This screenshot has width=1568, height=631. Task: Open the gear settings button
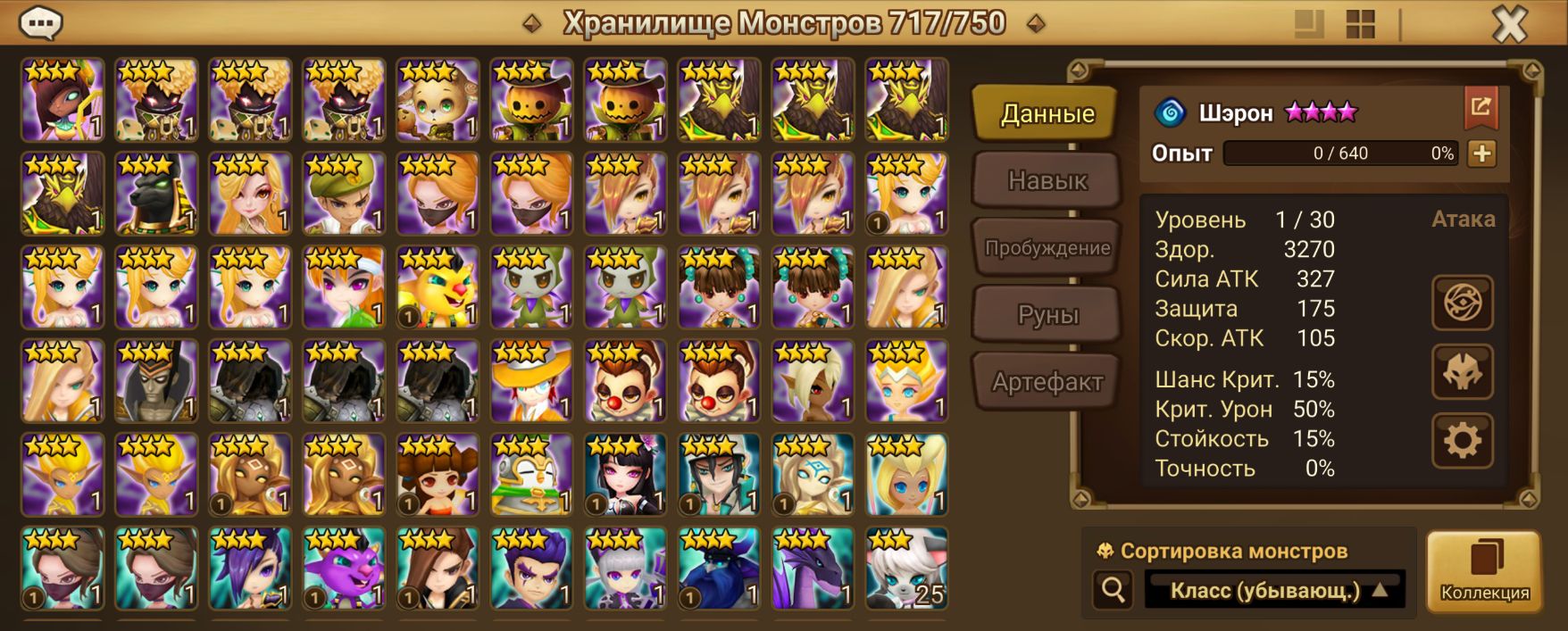point(1462,440)
